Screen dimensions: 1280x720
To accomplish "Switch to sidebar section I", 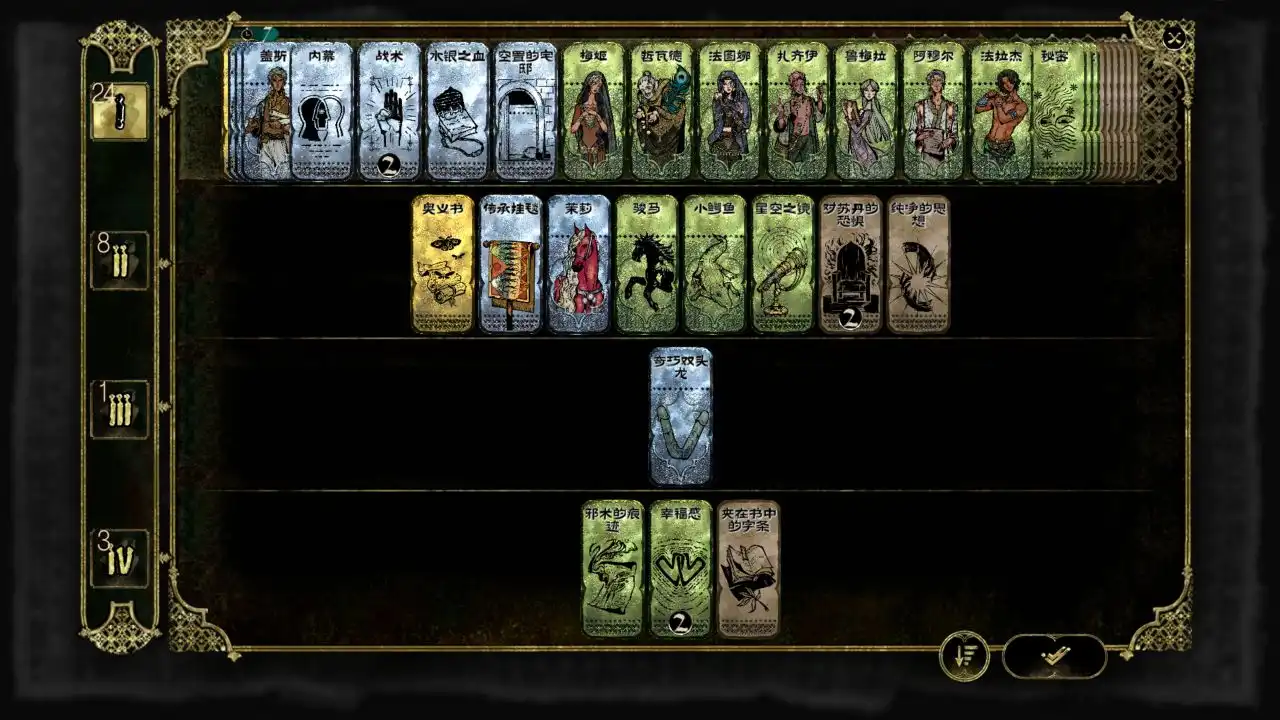I will click(119, 112).
